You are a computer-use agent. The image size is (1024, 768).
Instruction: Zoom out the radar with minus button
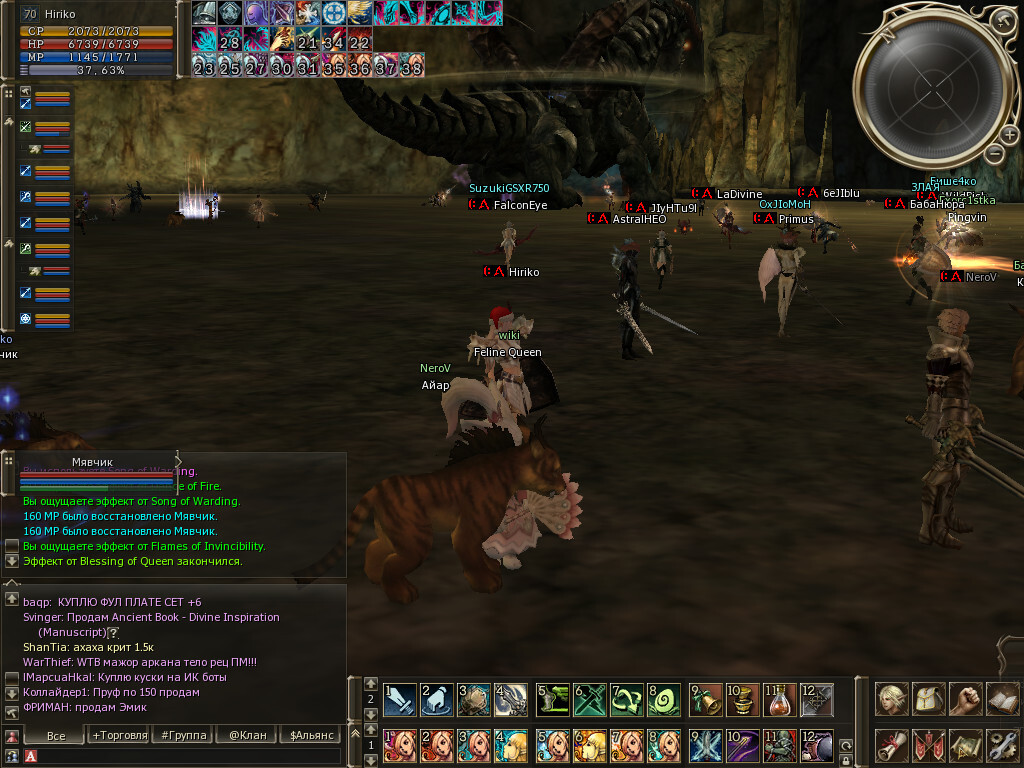[994, 153]
